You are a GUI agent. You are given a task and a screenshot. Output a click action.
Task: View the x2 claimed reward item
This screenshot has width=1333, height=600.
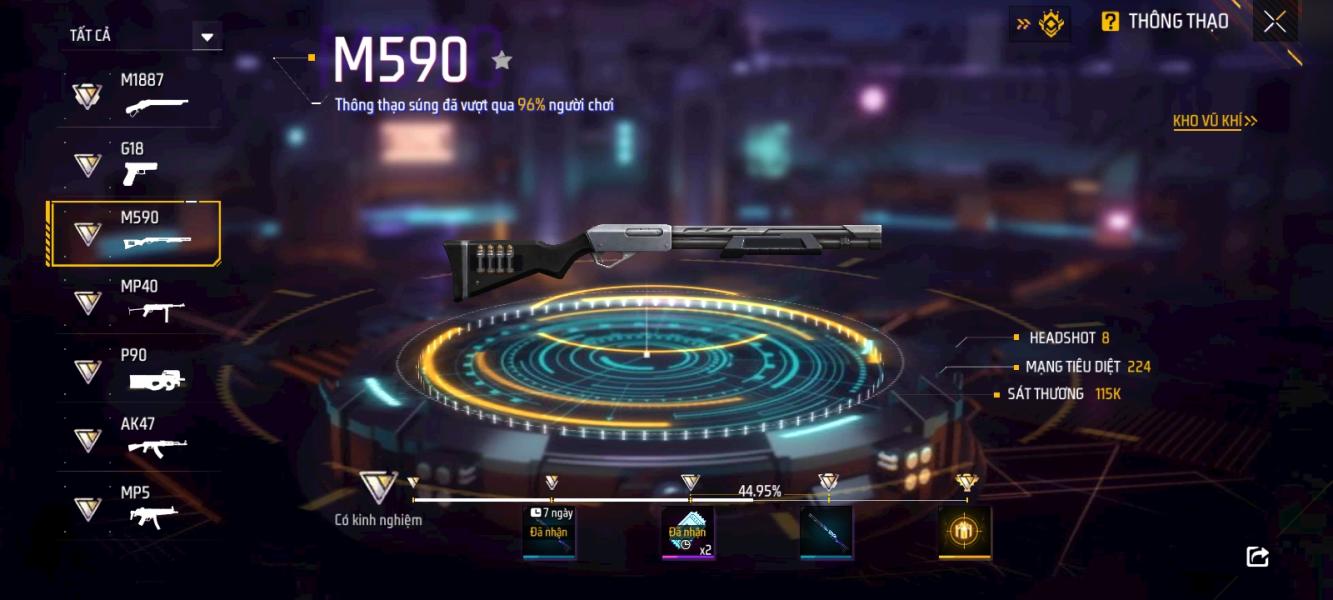pos(688,532)
